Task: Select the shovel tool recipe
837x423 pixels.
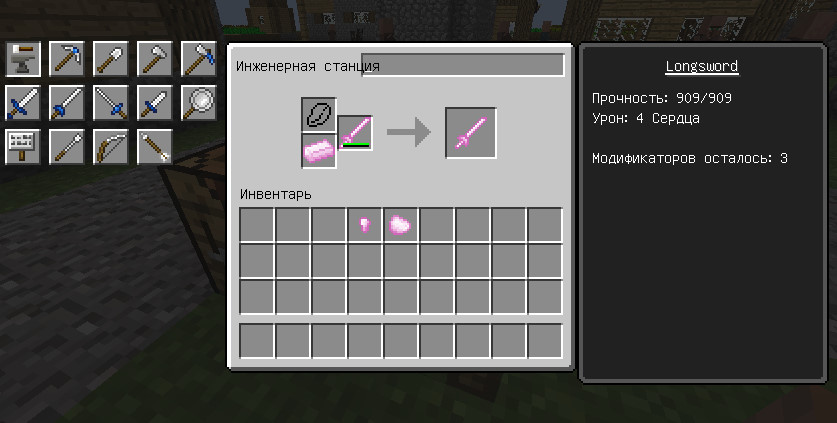Action: (111, 59)
